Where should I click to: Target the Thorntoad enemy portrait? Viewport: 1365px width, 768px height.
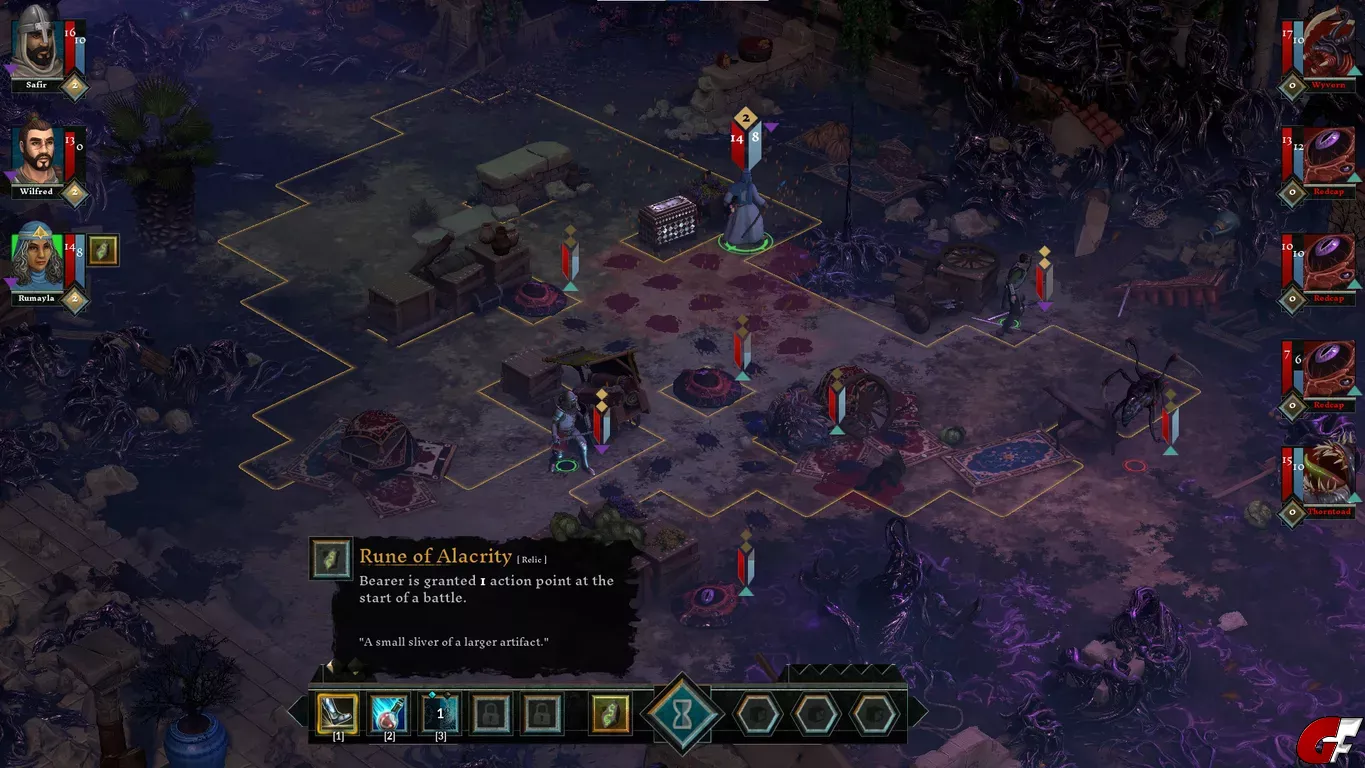[x=1329, y=476]
